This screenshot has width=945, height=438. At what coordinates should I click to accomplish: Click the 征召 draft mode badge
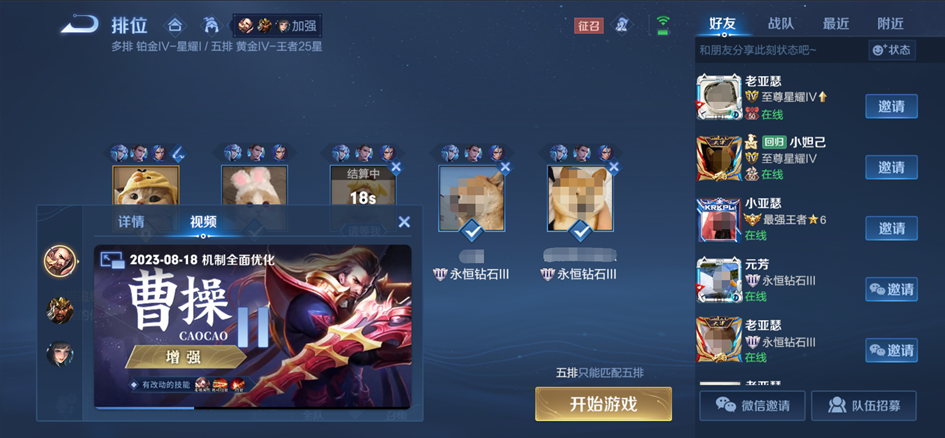[589, 26]
